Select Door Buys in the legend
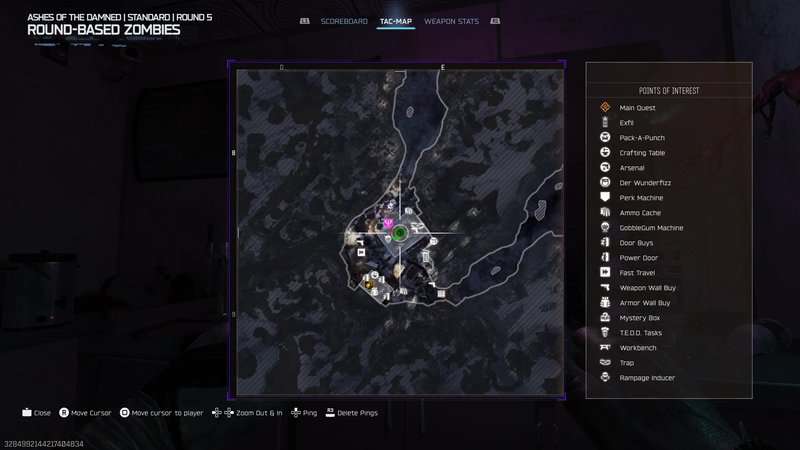Viewport: 800px width, 450px height. (x=637, y=243)
